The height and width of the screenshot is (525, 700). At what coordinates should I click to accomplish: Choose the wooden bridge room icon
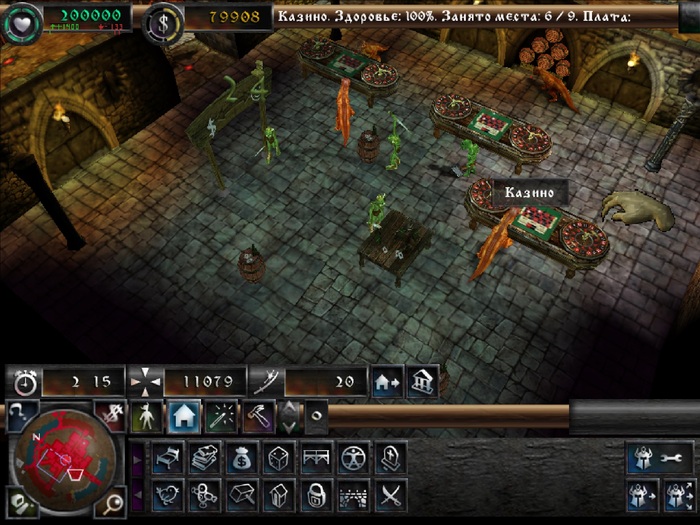316,458
